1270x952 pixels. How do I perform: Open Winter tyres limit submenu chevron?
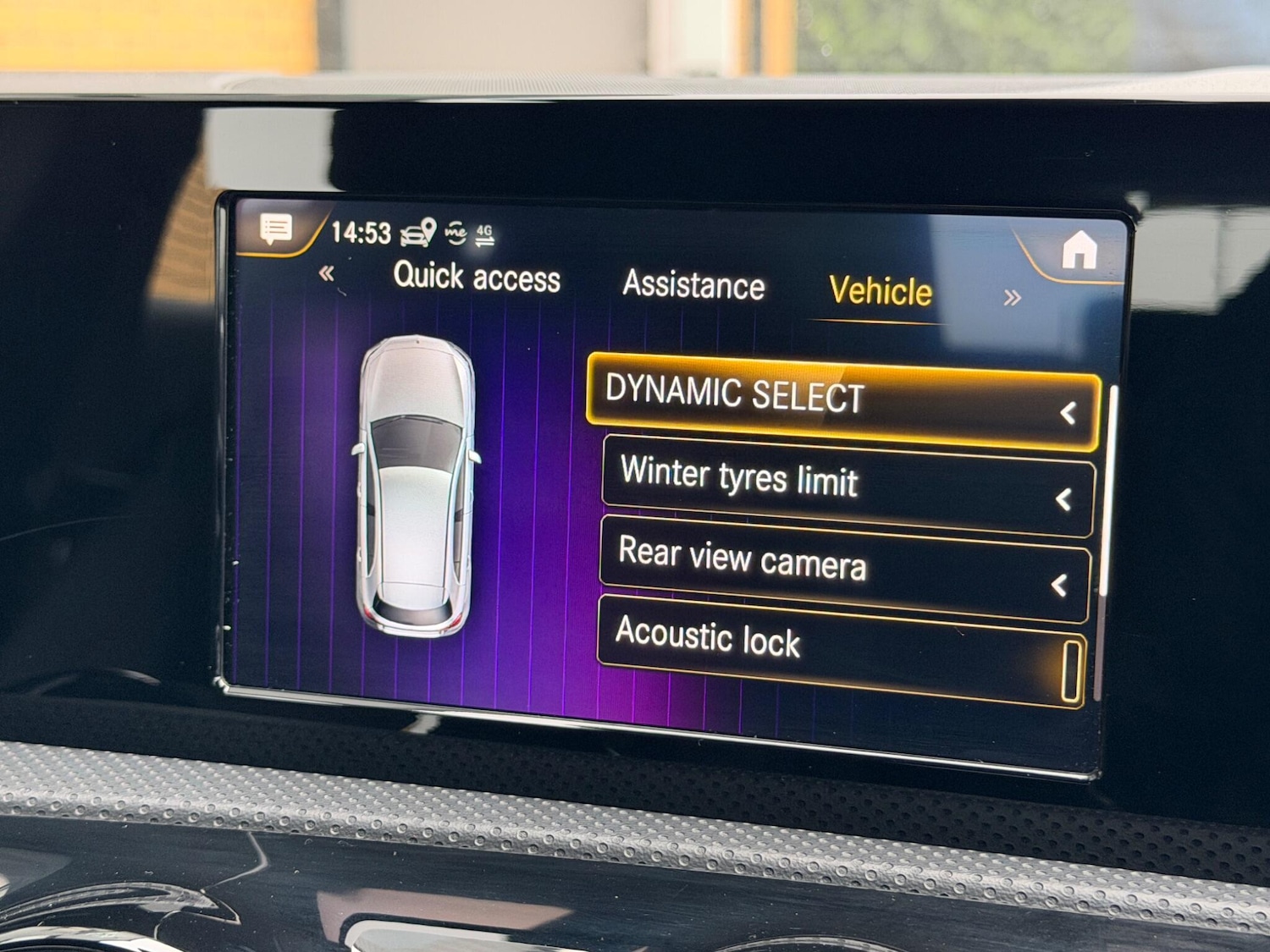[1065, 499]
